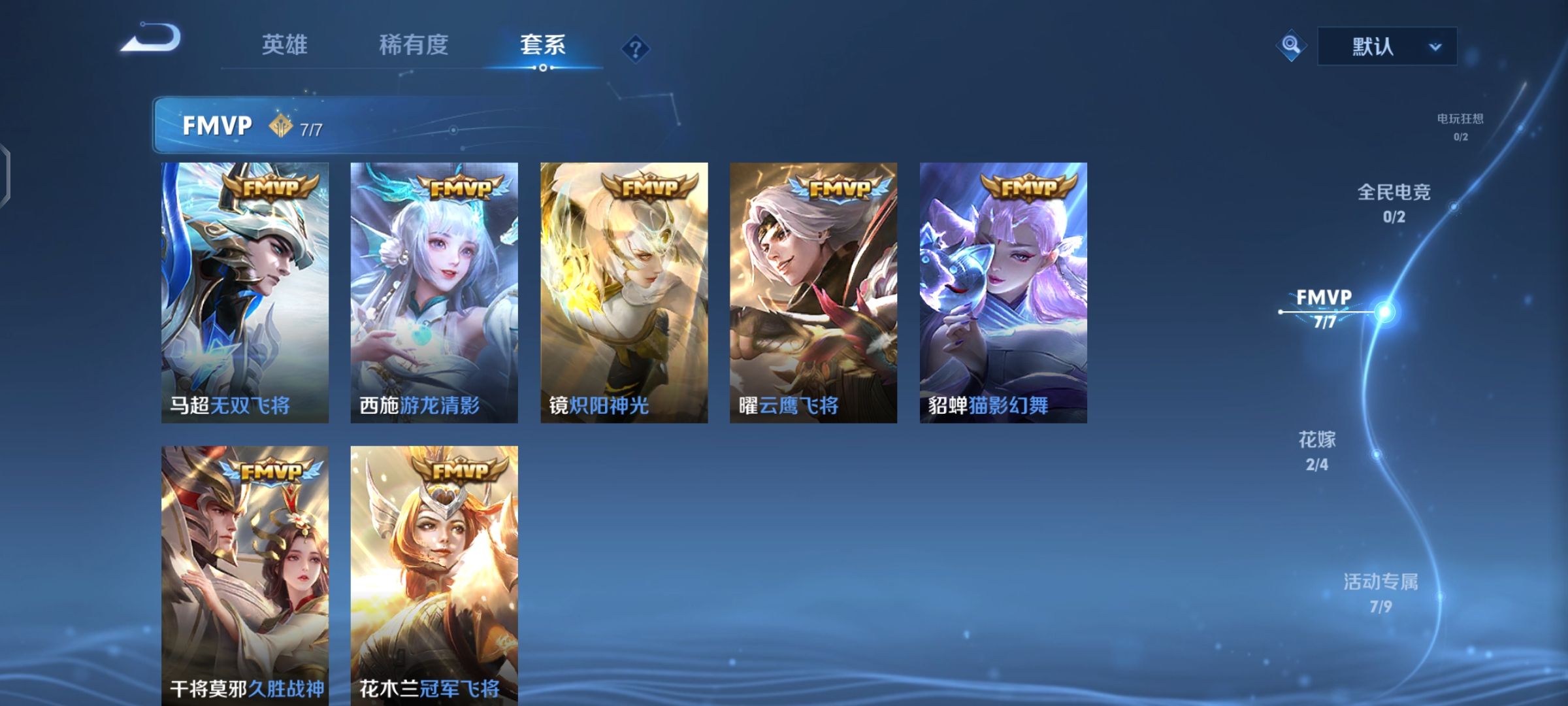Click the gold FMVP medal icon in header
The image size is (1568, 706).
pos(280,124)
